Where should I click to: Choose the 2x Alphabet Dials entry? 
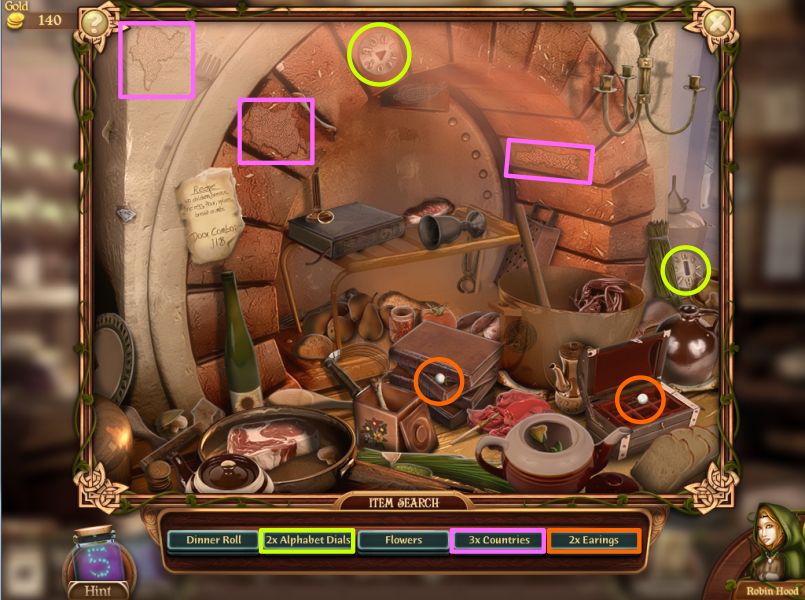(x=306, y=540)
